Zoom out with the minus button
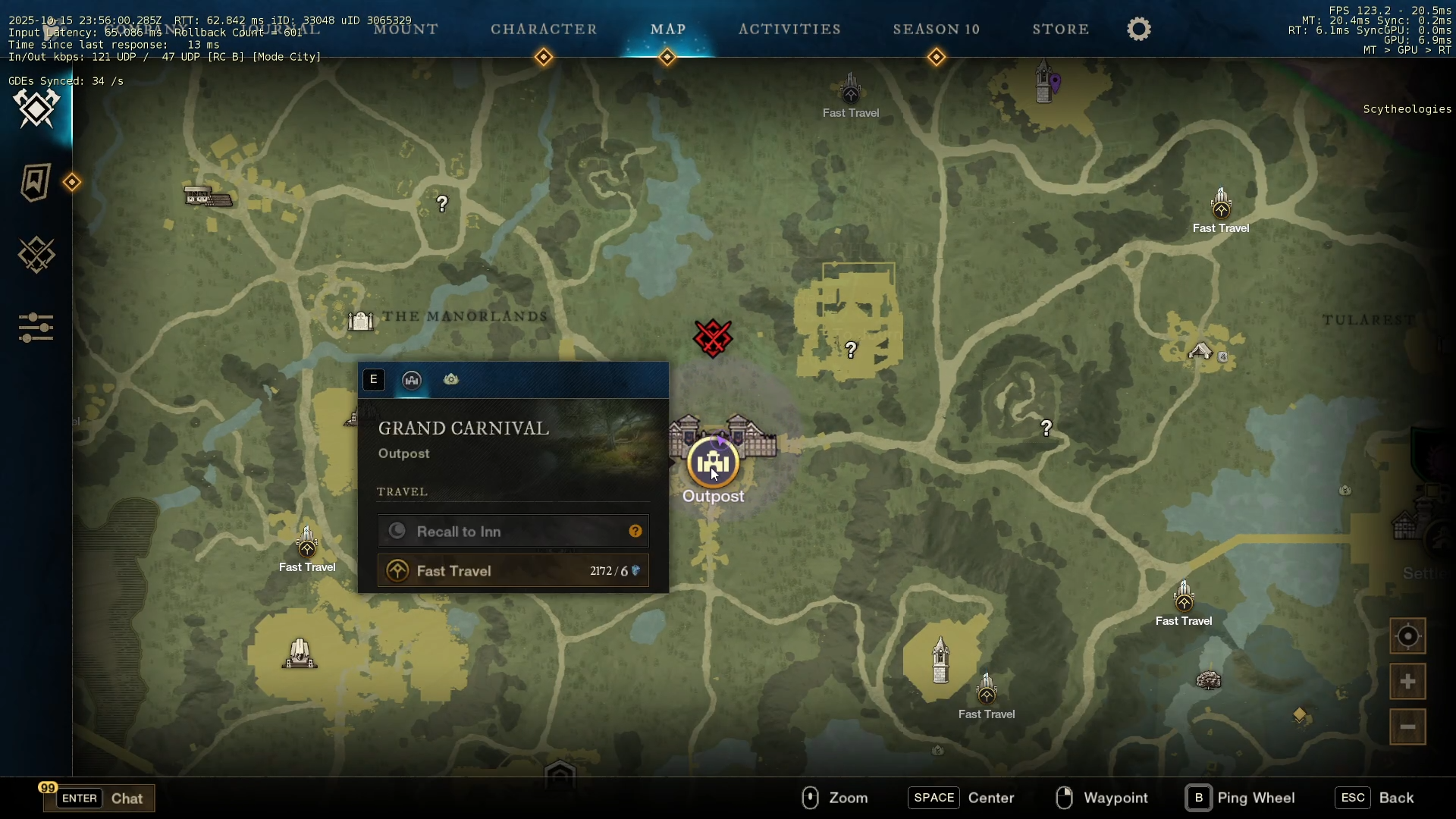This screenshot has width=1456, height=819. pyautogui.click(x=1407, y=727)
